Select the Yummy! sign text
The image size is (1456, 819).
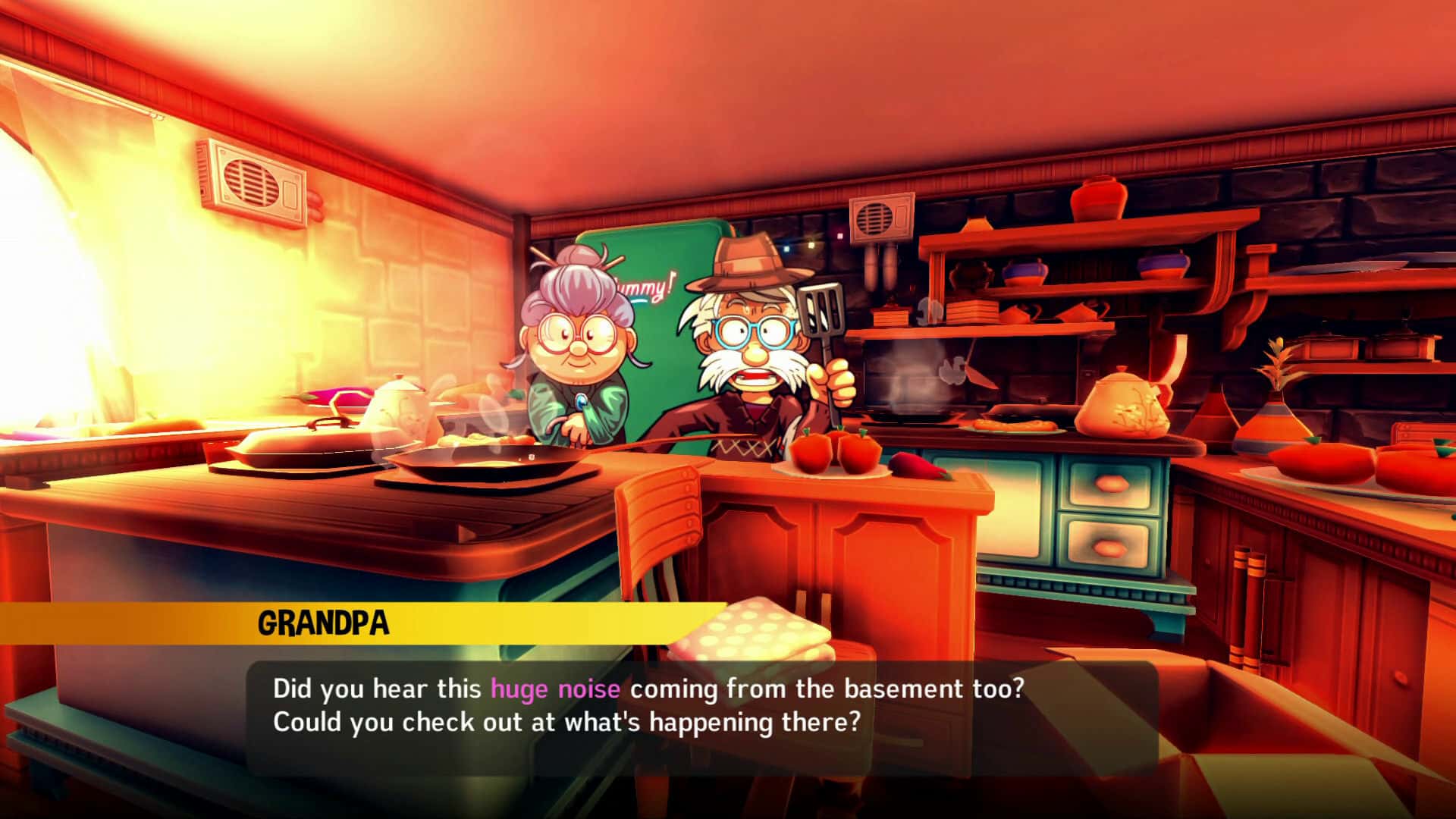pyautogui.click(x=645, y=288)
